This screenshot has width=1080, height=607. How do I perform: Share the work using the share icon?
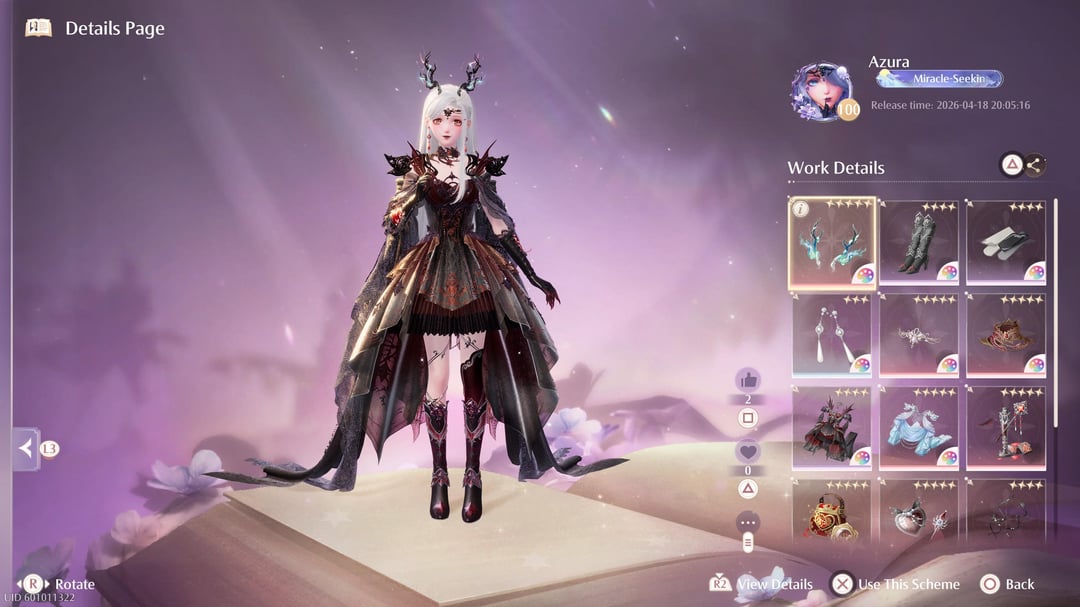(1034, 166)
